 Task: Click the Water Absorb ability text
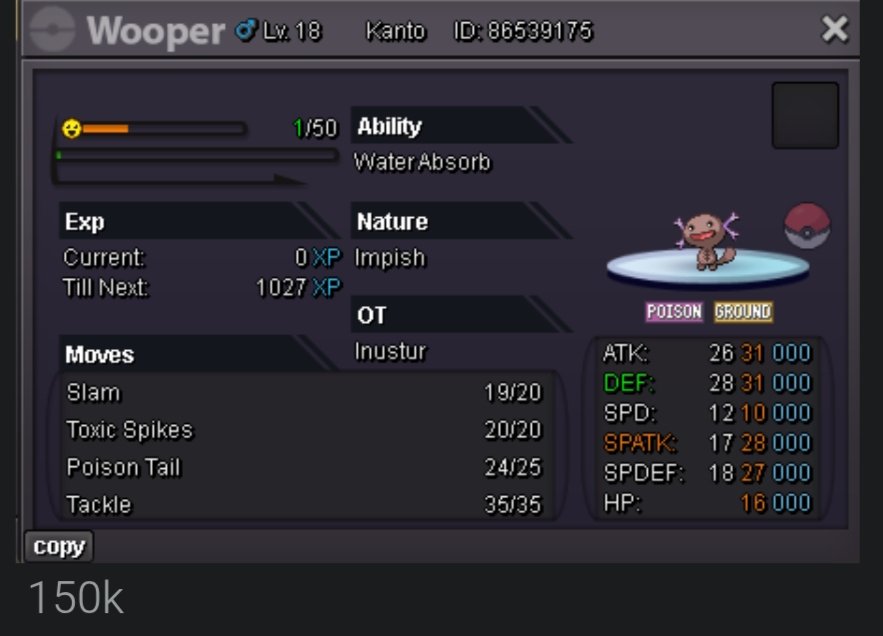click(x=422, y=162)
